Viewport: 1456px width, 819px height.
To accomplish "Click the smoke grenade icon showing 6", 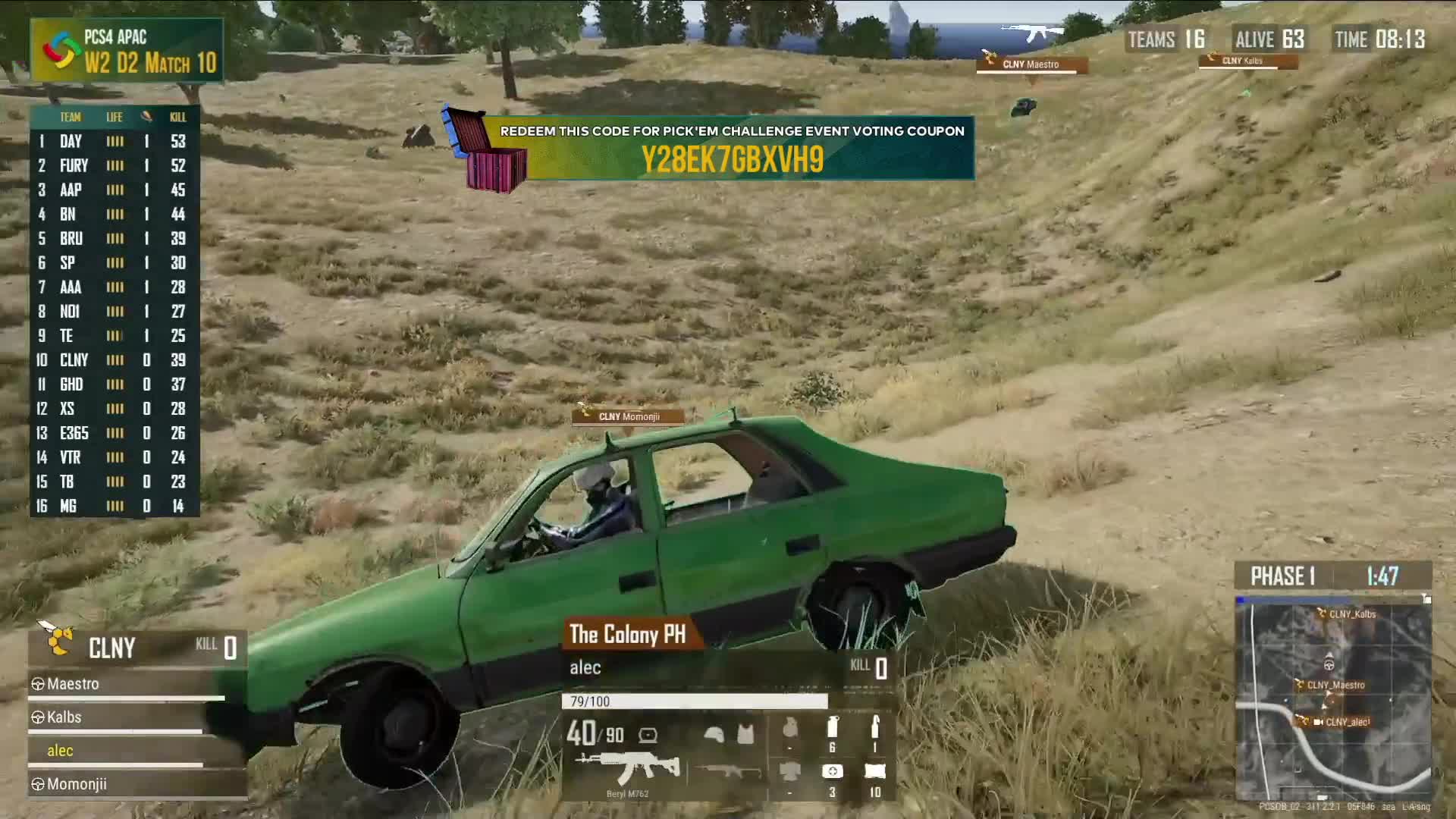I will tap(832, 728).
